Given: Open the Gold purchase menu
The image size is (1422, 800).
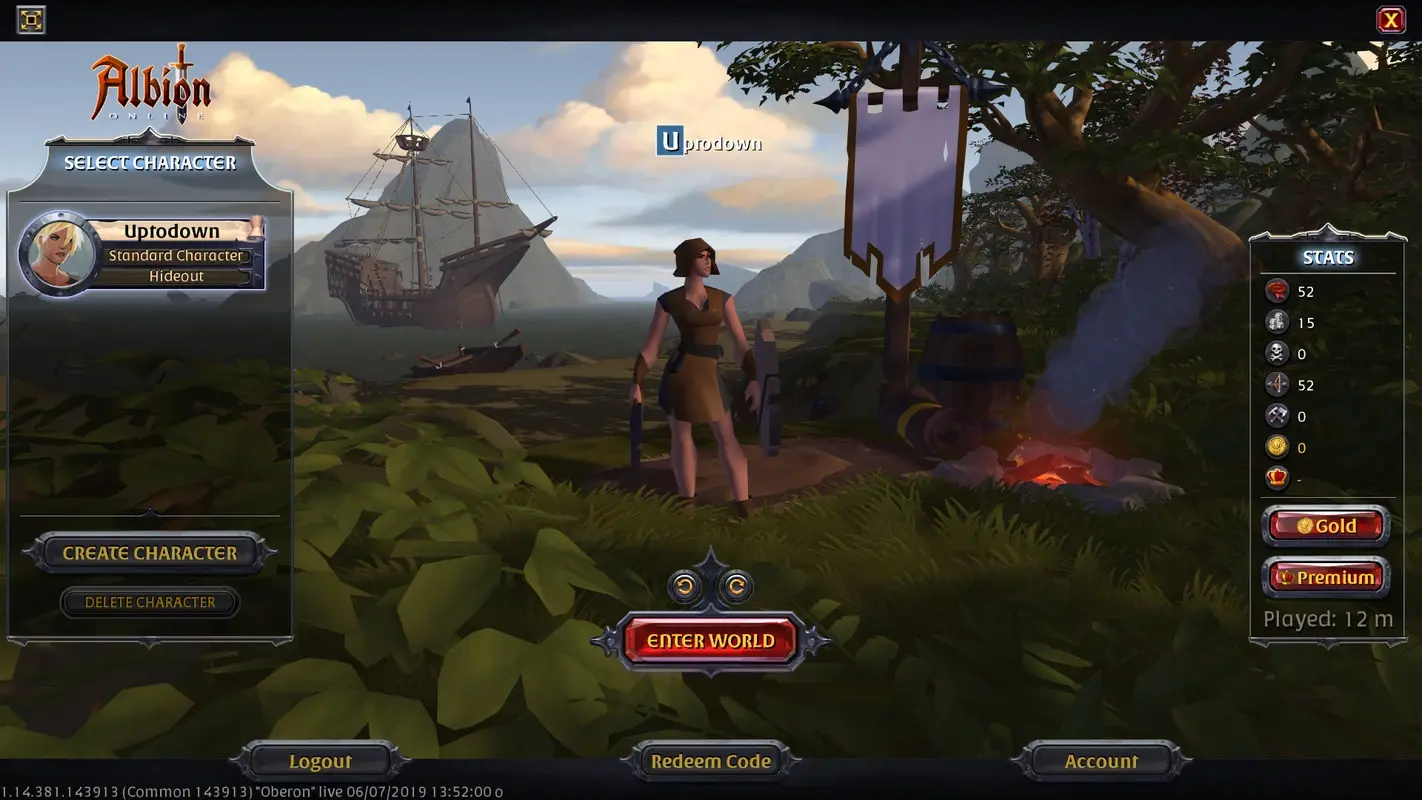Looking at the screenshot, I should point(1326,525).
